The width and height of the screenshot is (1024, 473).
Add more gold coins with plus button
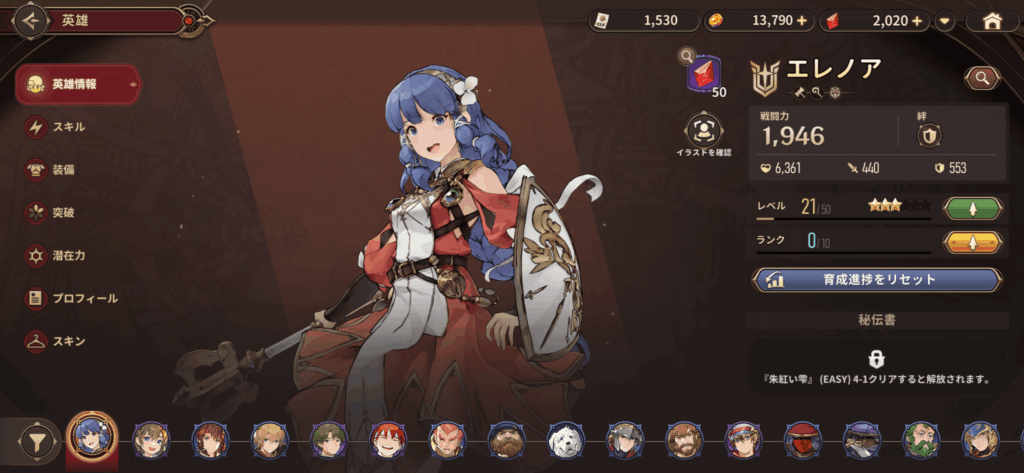point(801,20)
